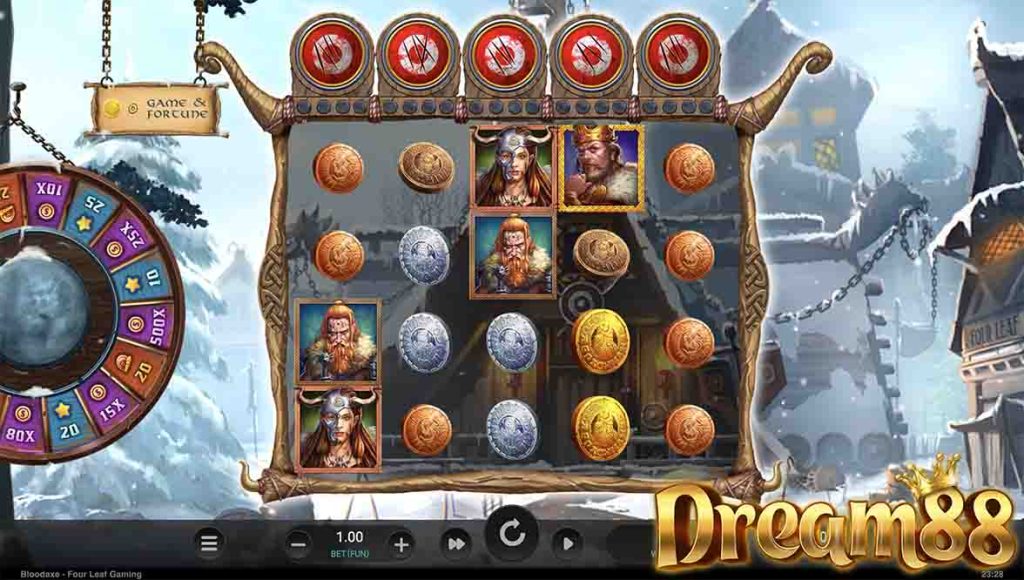Start autoplay with the play triangle button

click(567, 543)
